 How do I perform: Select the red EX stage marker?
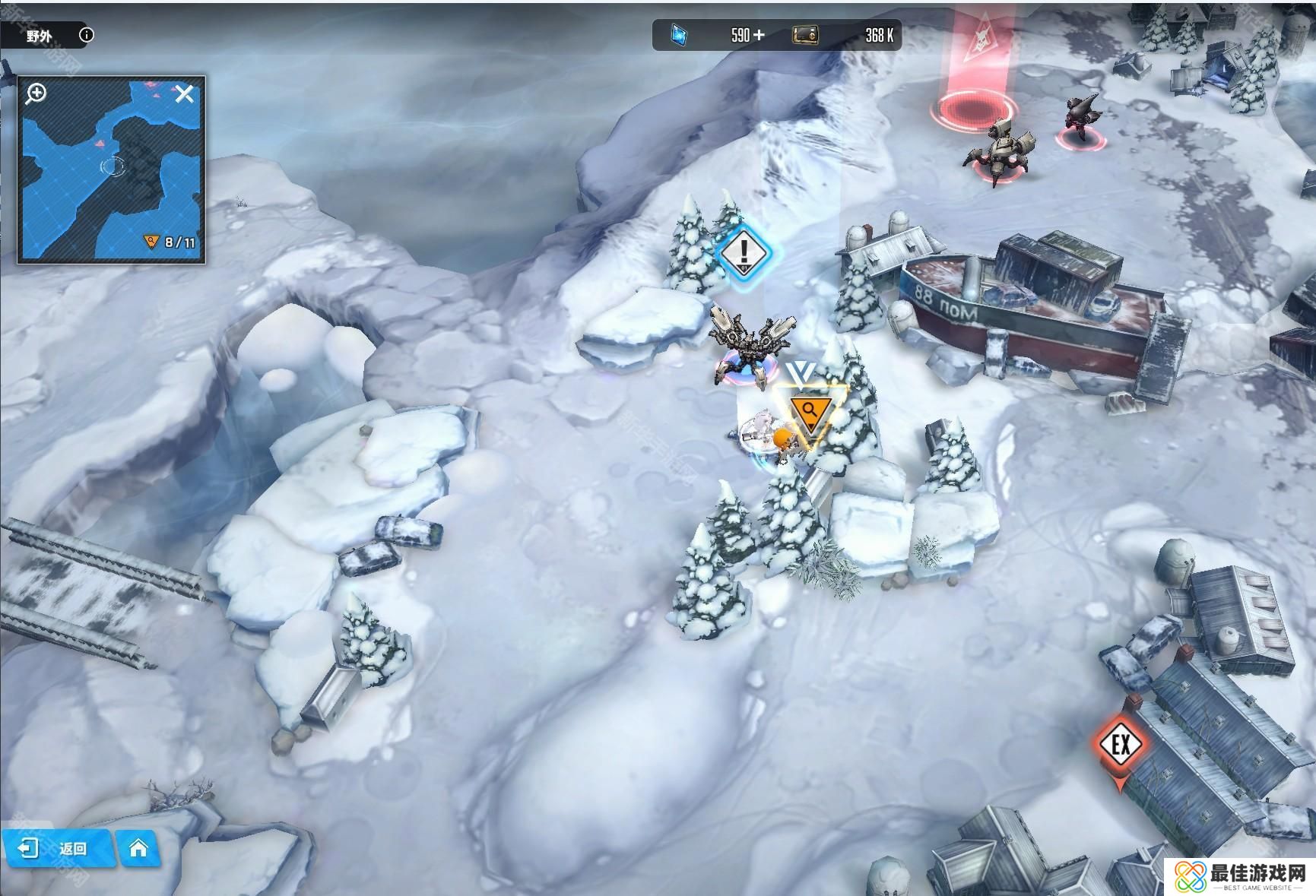1121,746
